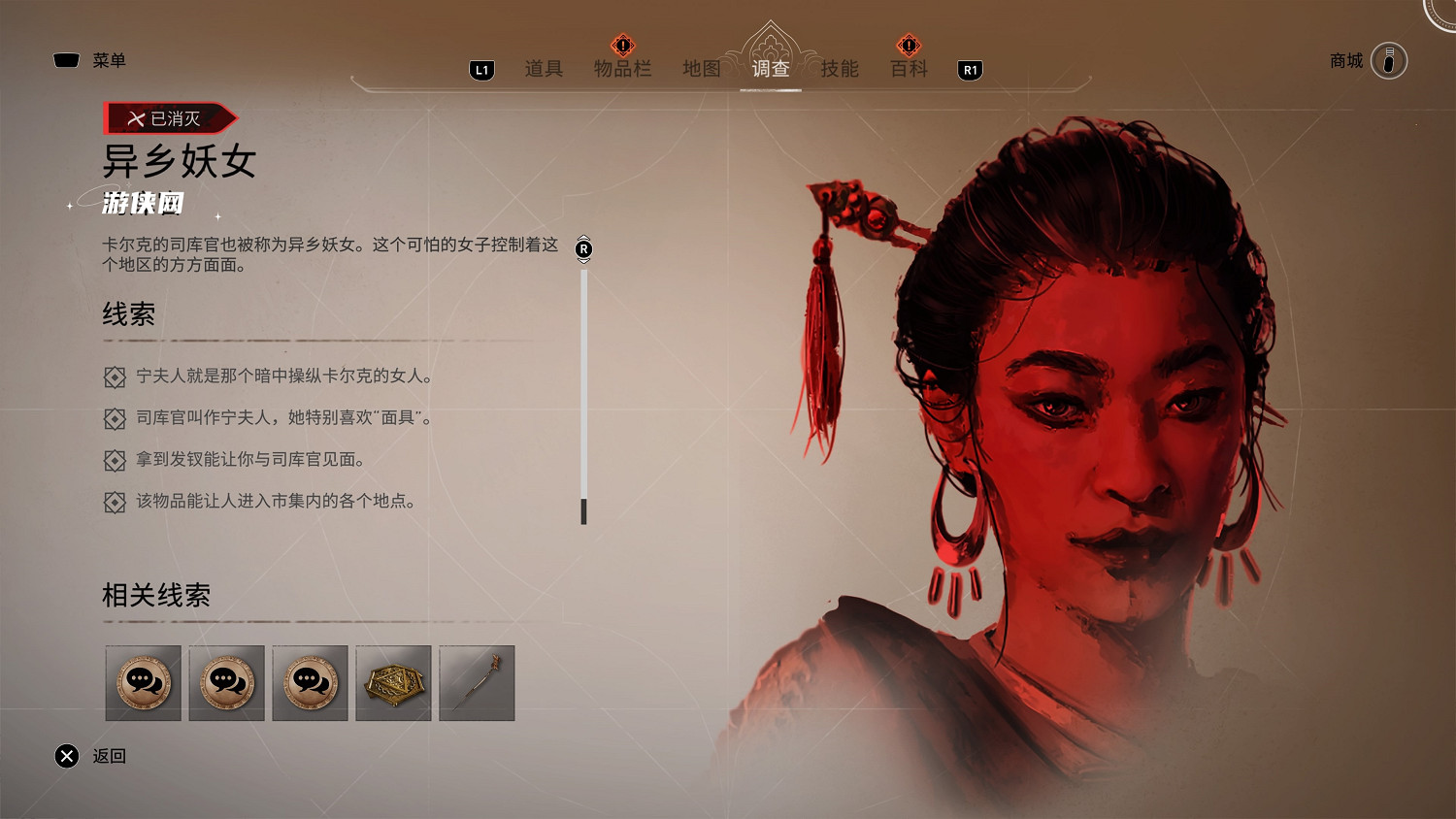Viewport: 1456px width, 819px height.
Task: Click the R1 shoulder button icon
Action: pos(970,69)
